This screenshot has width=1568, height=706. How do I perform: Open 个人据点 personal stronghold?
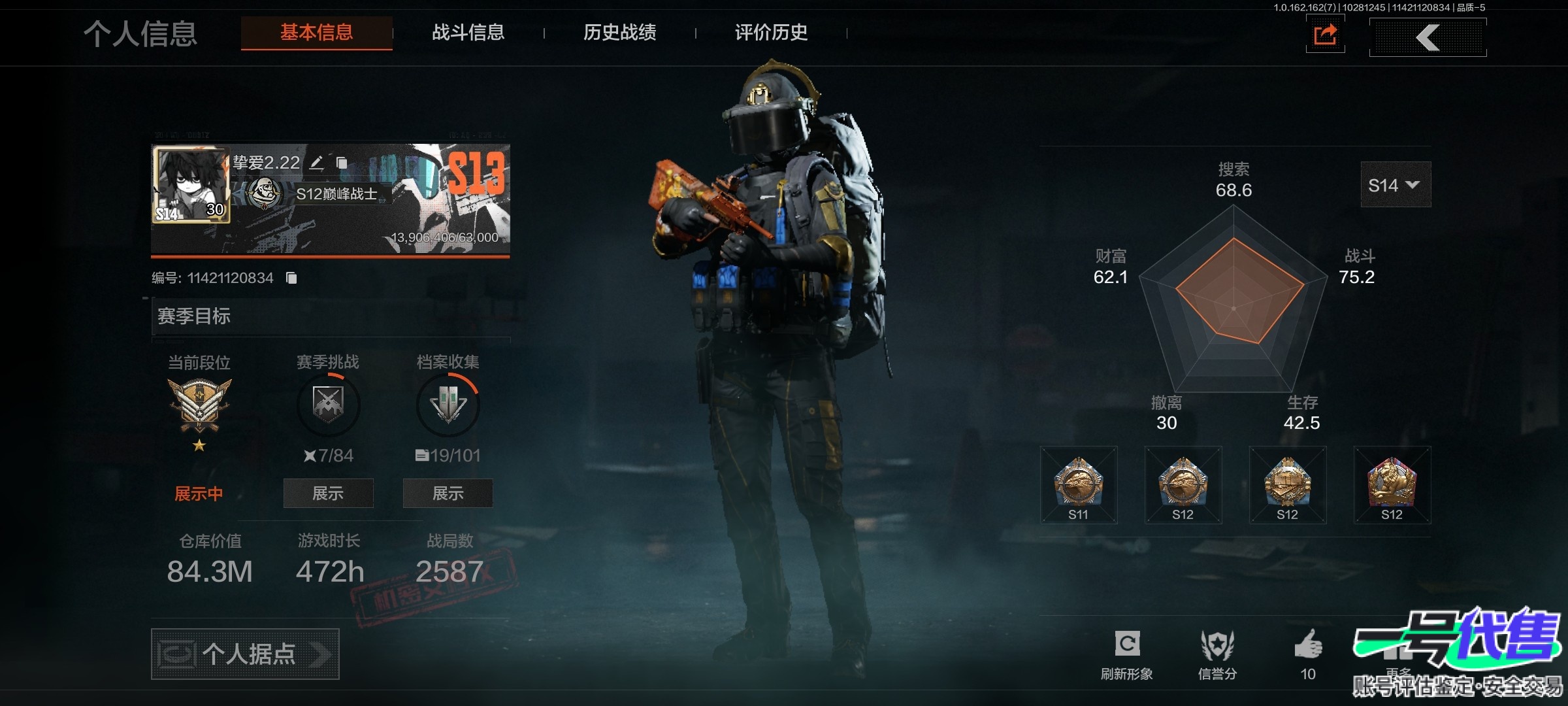click(245, 654)
